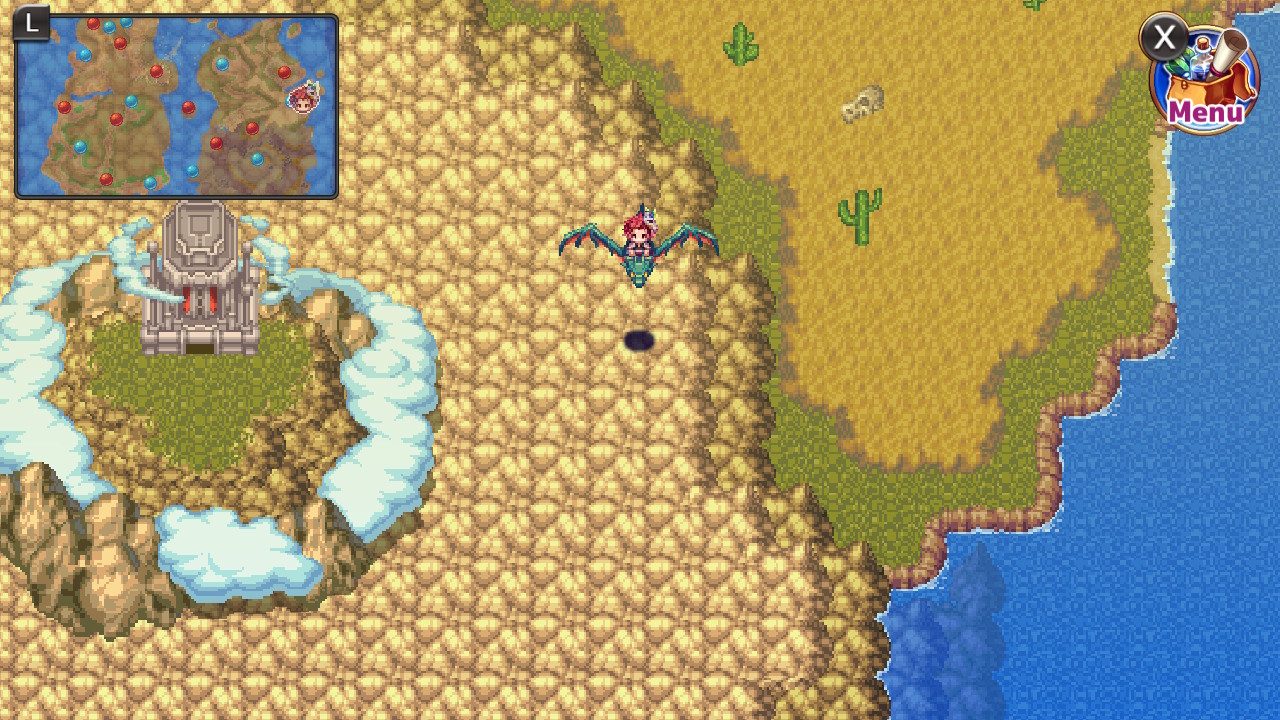Viewport: 1280px width, 720px height.
Task: Click a blue location marker near the map center
Action: pyautogui.click(x=132, y=103)
